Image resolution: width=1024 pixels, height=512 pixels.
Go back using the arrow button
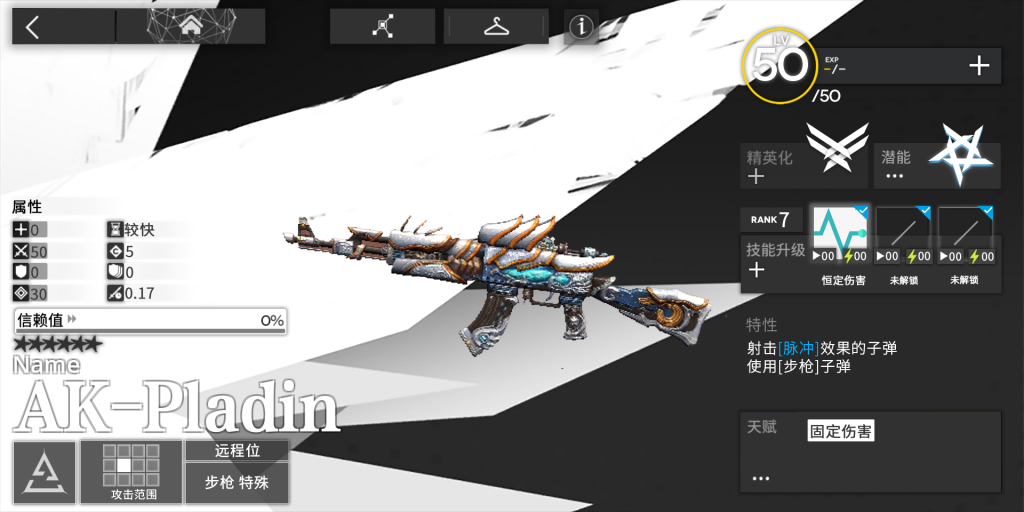point(33,27)
